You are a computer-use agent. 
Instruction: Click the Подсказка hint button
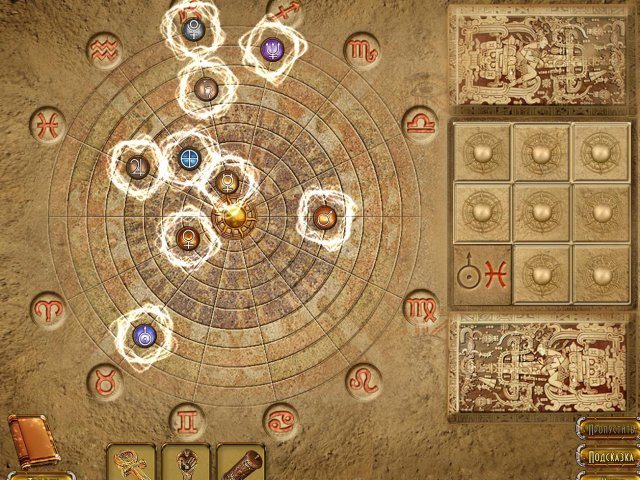point(610,457)
